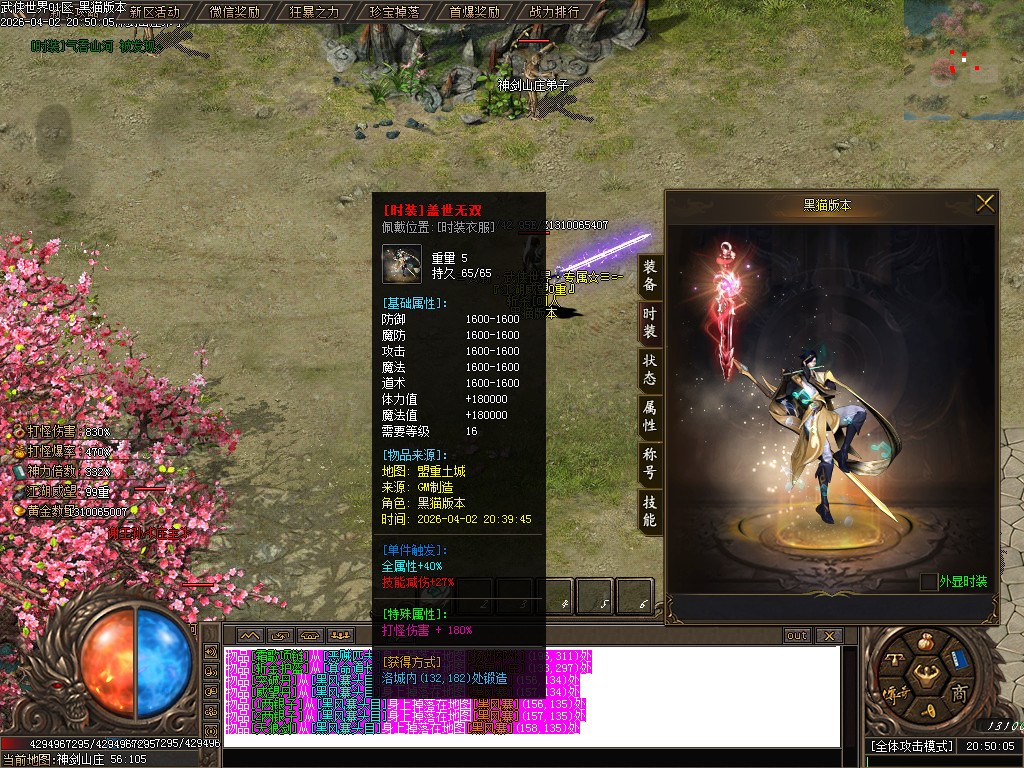The height and width of the screenshot is (768, 1024).
Task: Toggle the 全体攻击模式 attack mode
Action: tap(910, 747)
